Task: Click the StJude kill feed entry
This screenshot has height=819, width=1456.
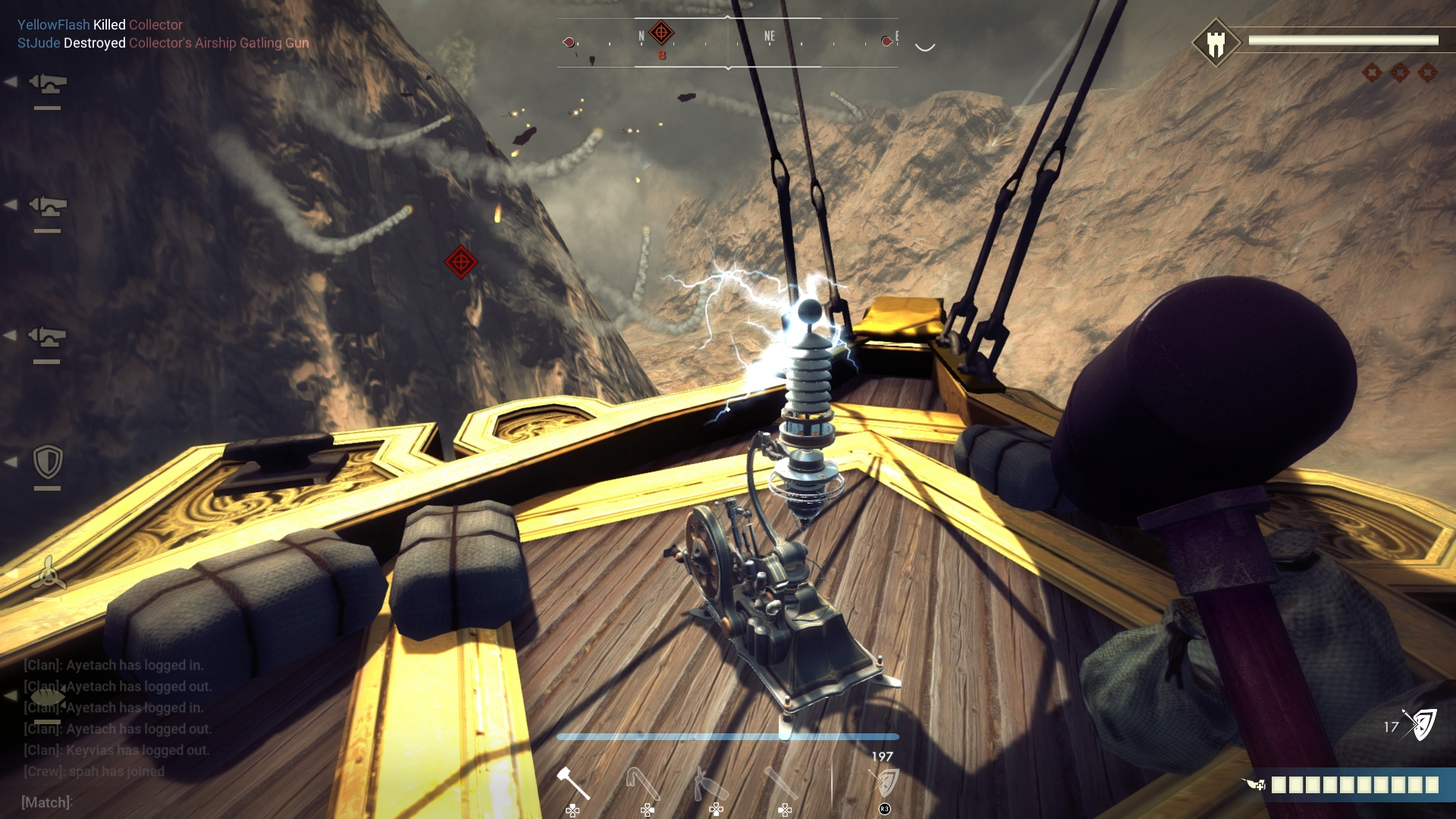Action: coord(163,43)
